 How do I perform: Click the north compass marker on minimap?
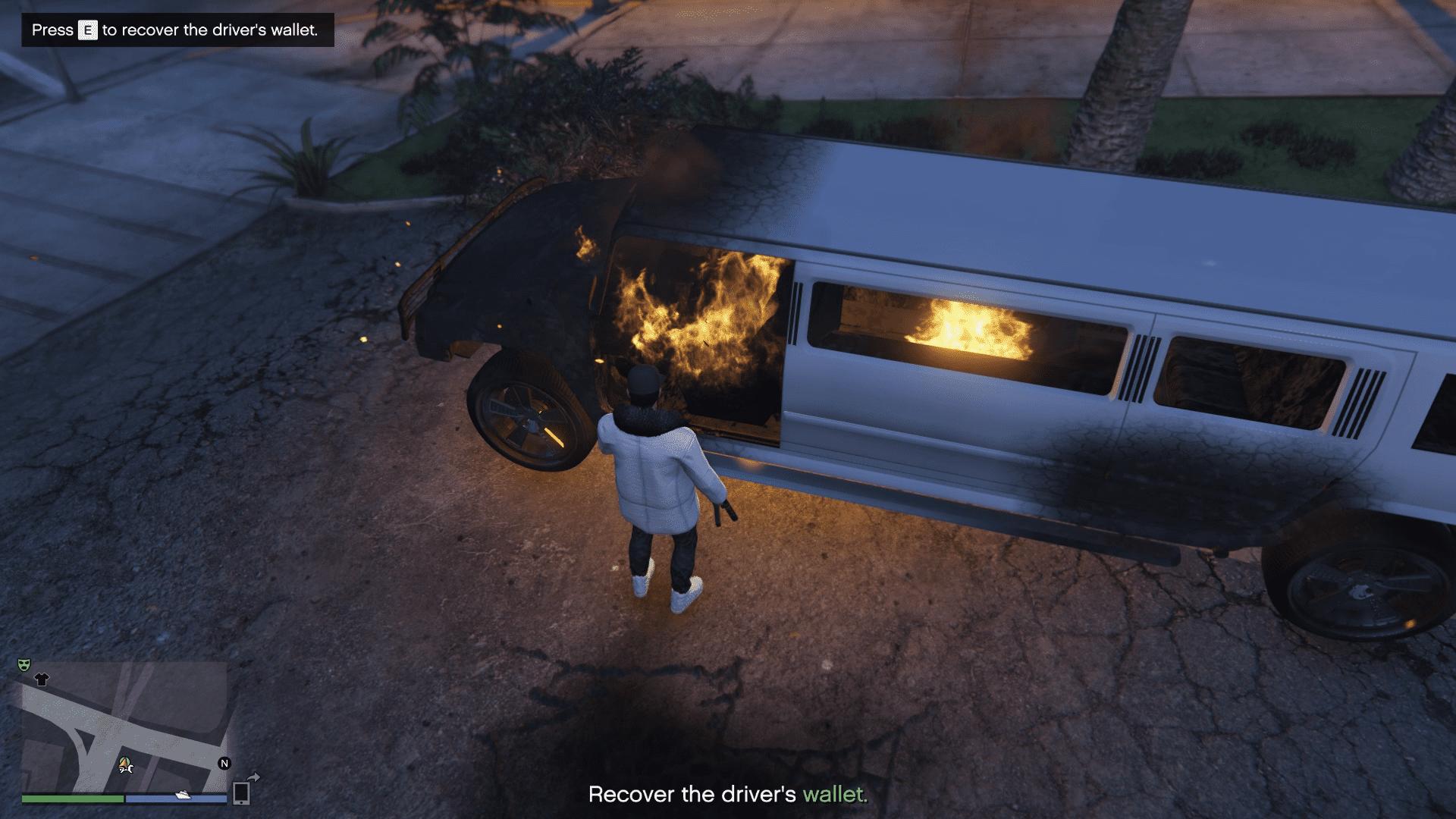click(x=224, y=764)
